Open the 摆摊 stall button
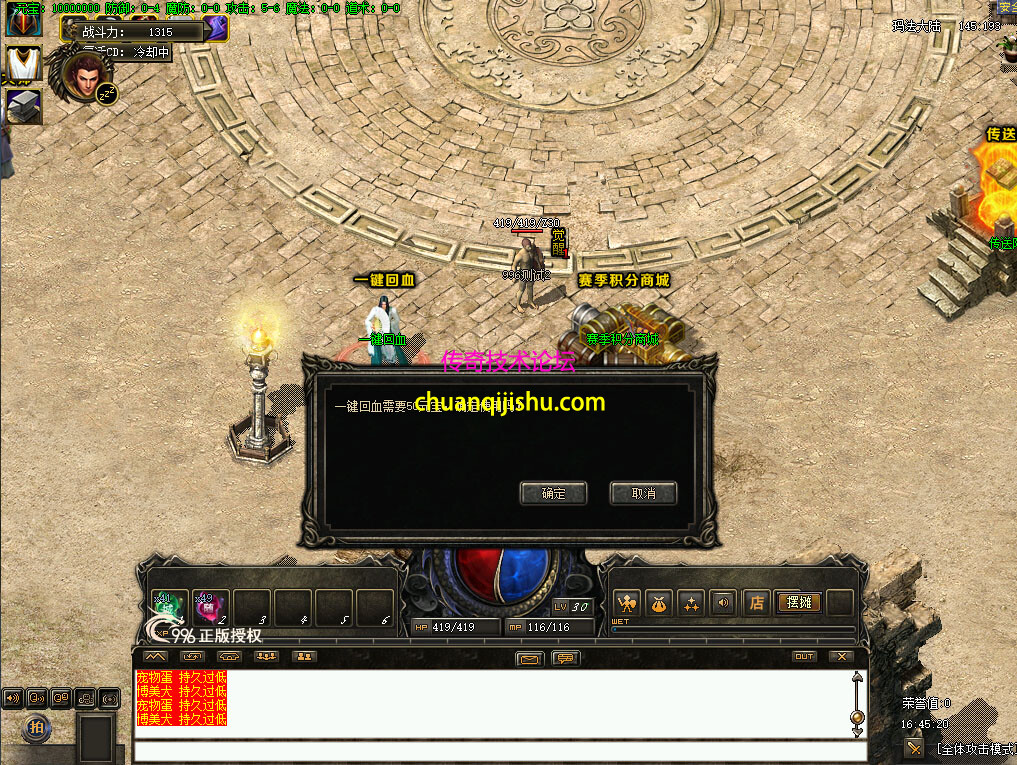Image resolution: width=1017 pixels, height=765 pixels. pos(798,602)
